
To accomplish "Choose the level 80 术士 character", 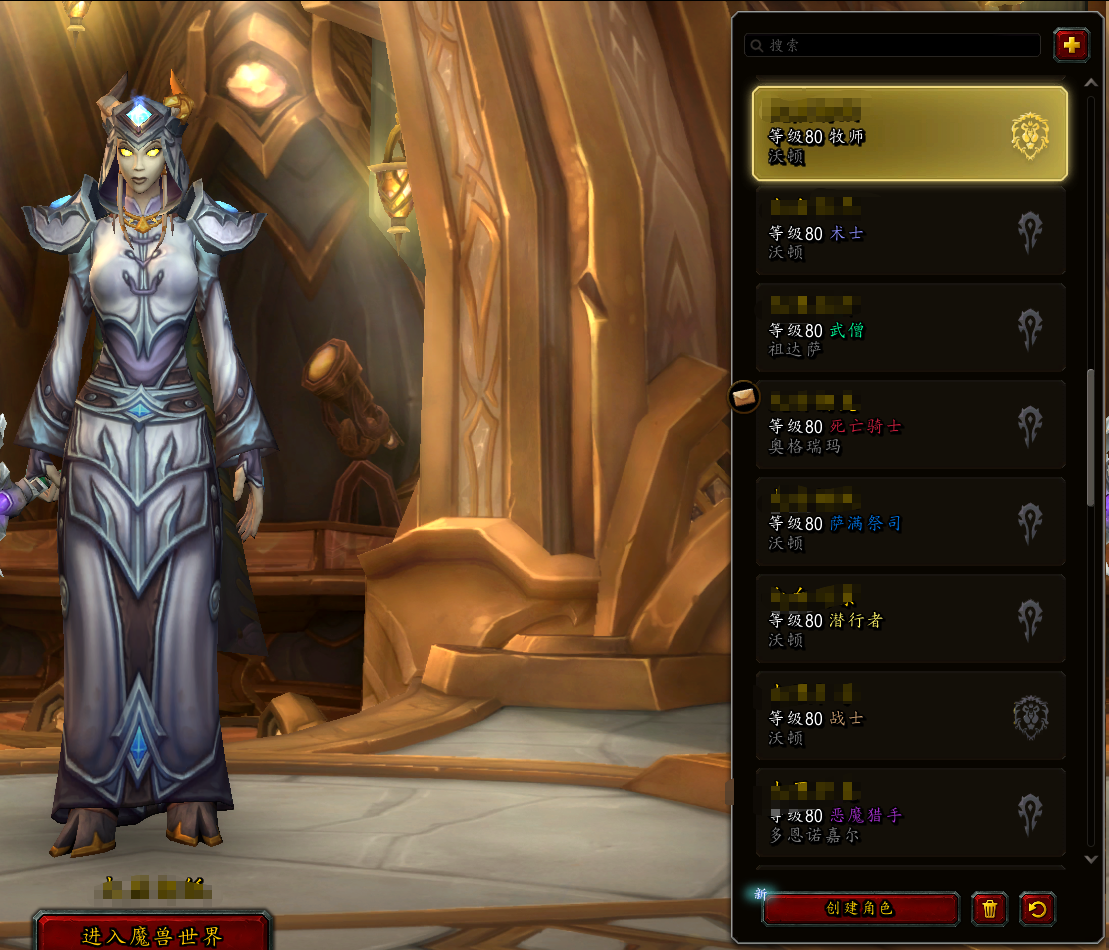I will [x=909, y=231].
